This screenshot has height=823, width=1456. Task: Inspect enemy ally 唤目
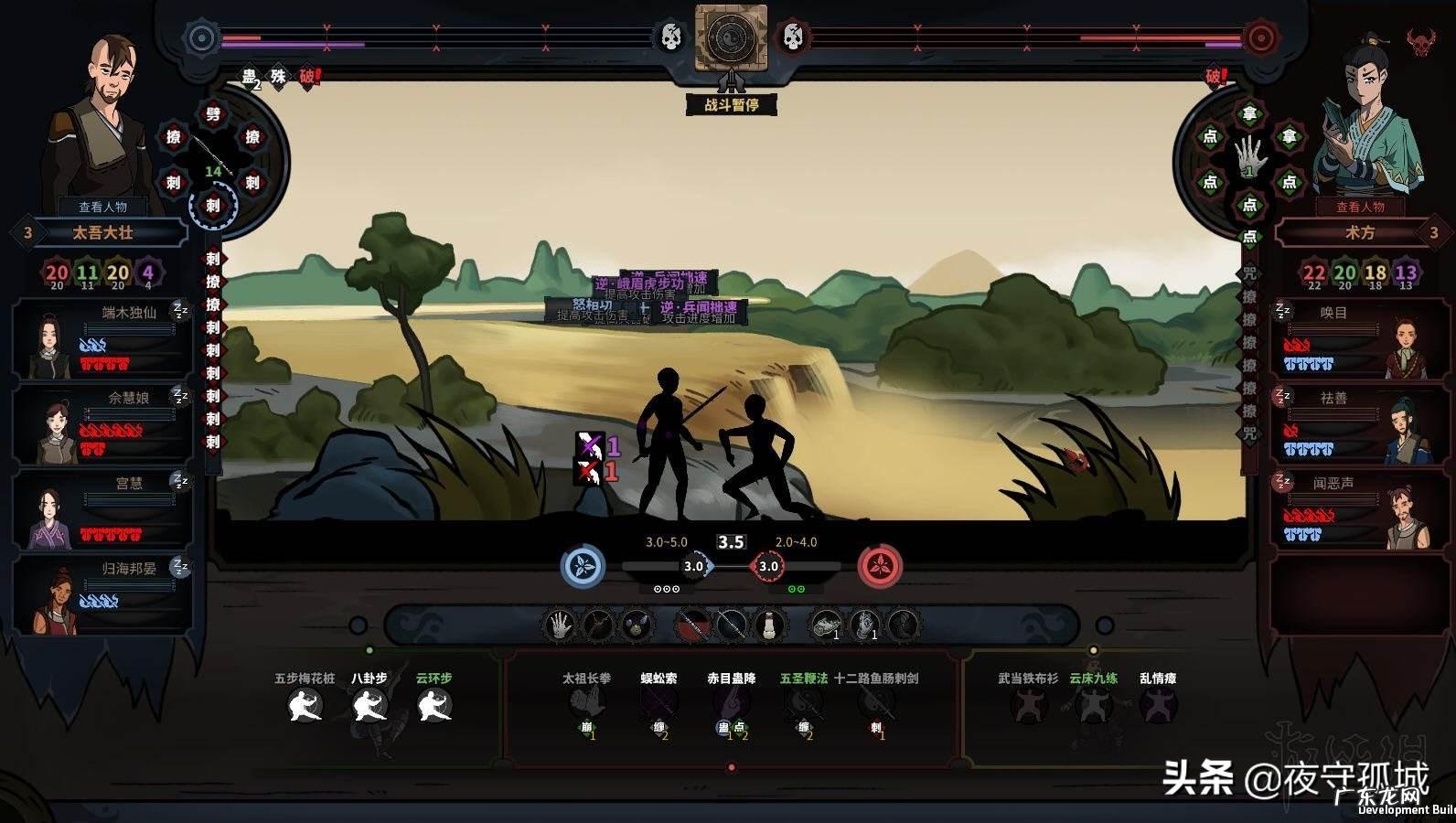pyautogui.click(x=1352, y=338)
